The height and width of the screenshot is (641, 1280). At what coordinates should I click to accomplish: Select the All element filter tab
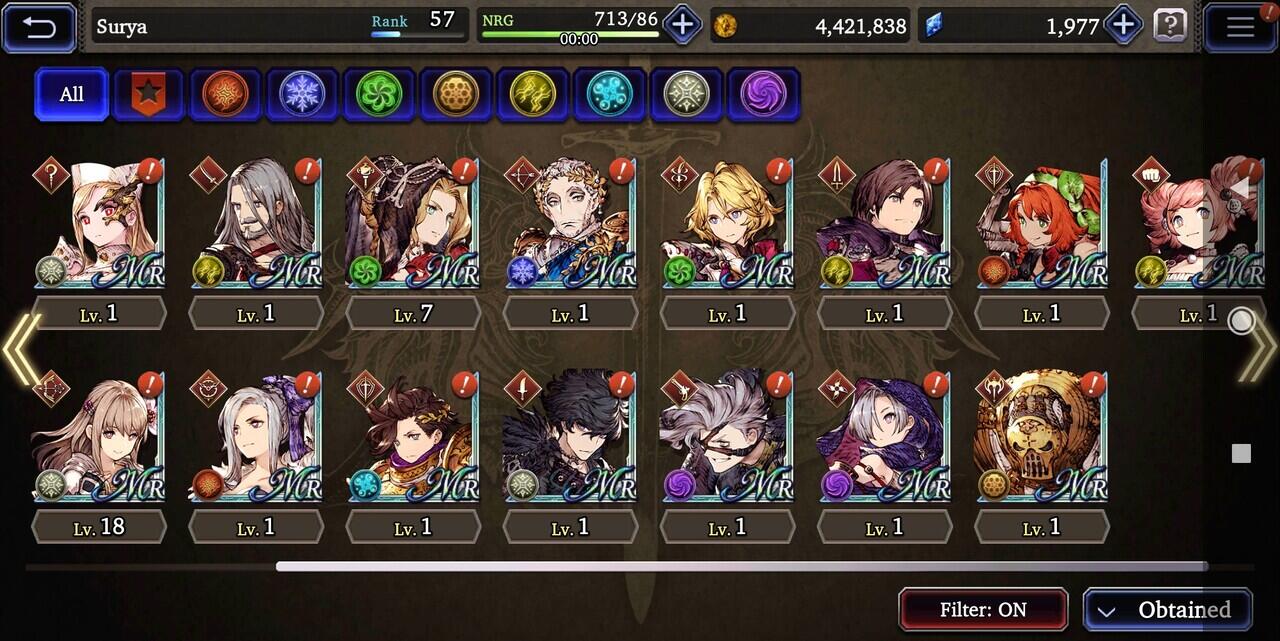(x=71, y=94)
